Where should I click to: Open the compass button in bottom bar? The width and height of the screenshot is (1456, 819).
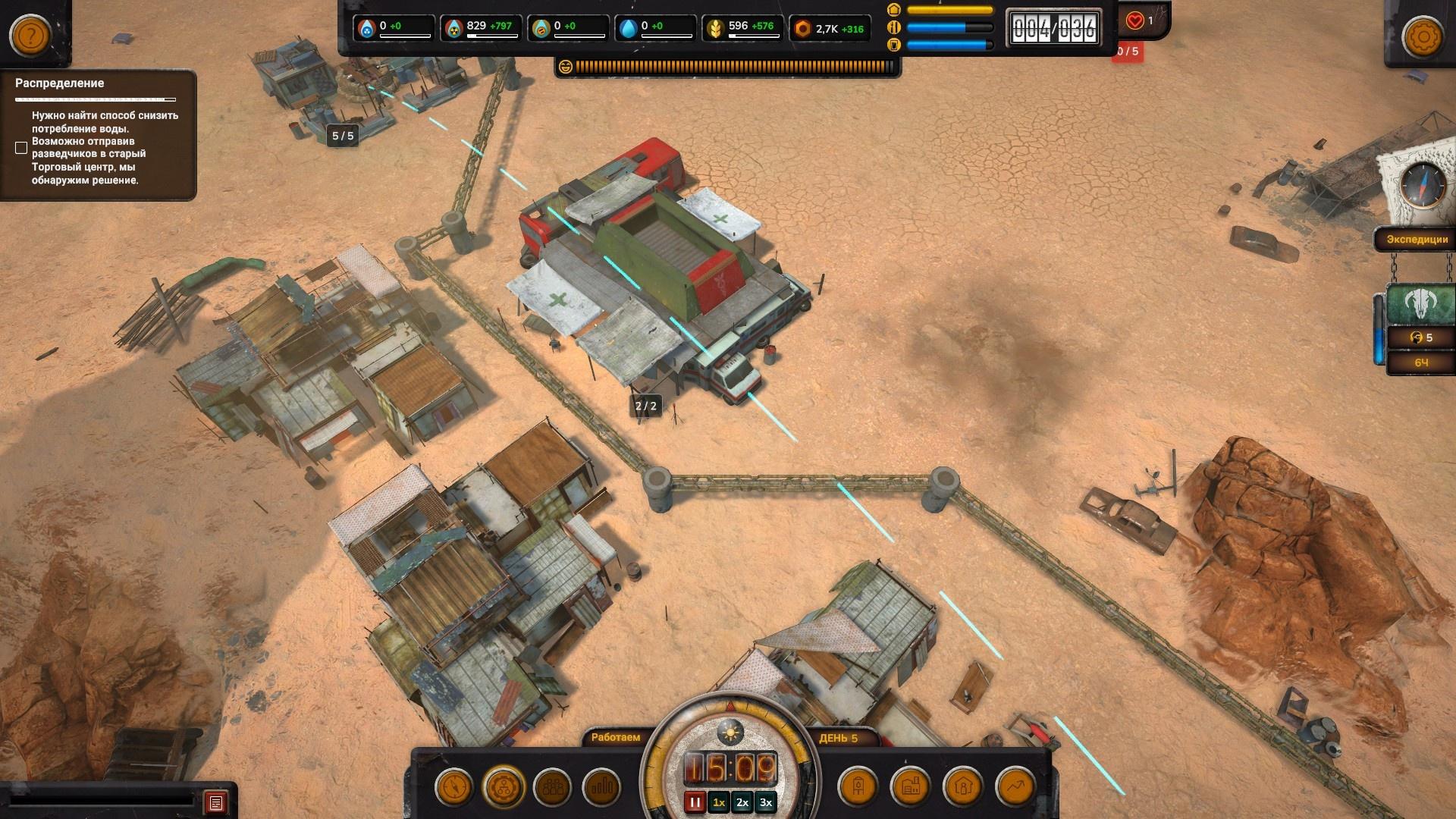click(x=454, y=787)
